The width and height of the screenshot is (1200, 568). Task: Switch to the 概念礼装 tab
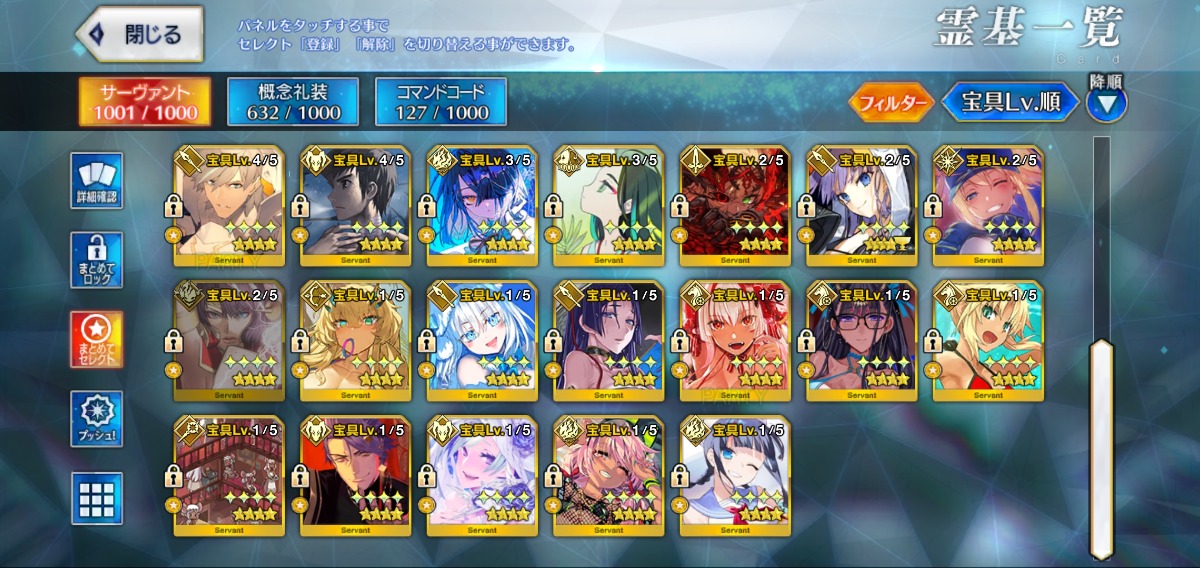[293, 102]
